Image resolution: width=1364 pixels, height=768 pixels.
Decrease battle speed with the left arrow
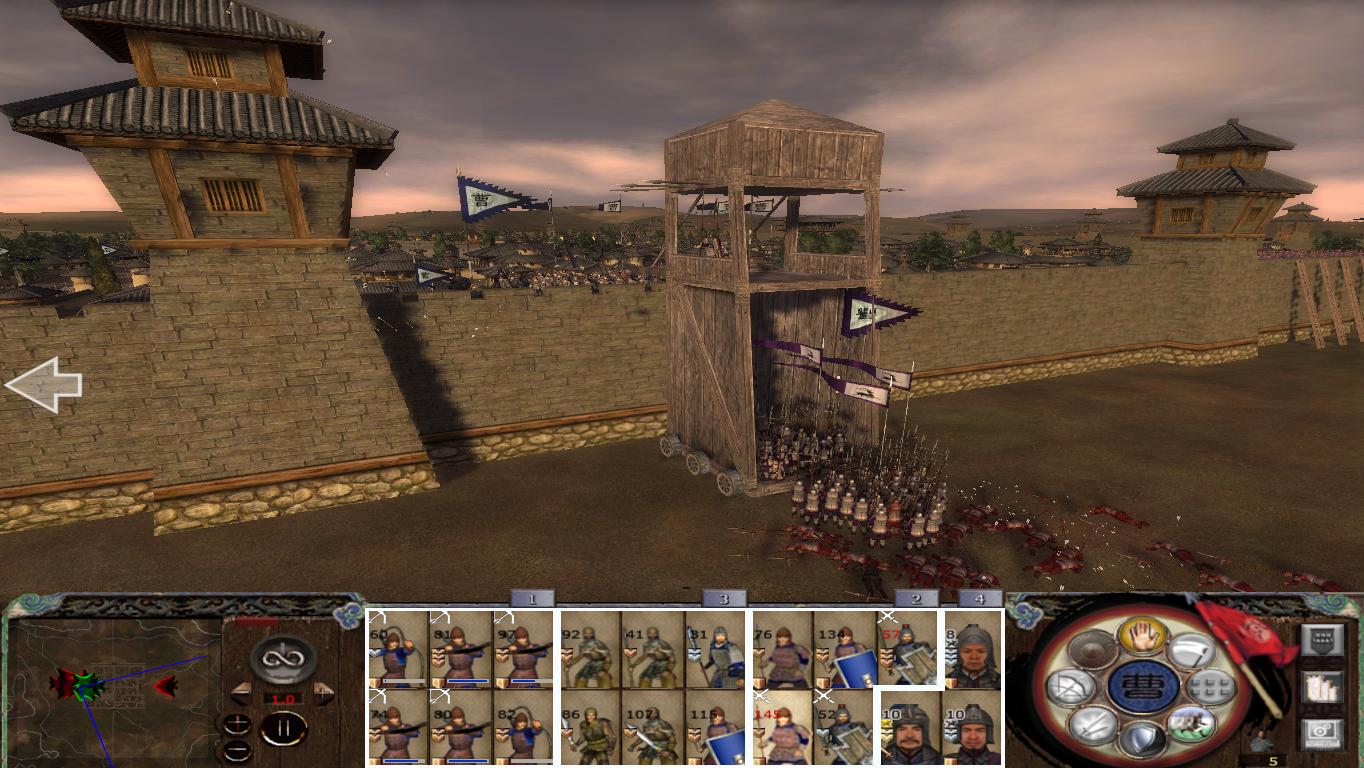click(242, 692)
